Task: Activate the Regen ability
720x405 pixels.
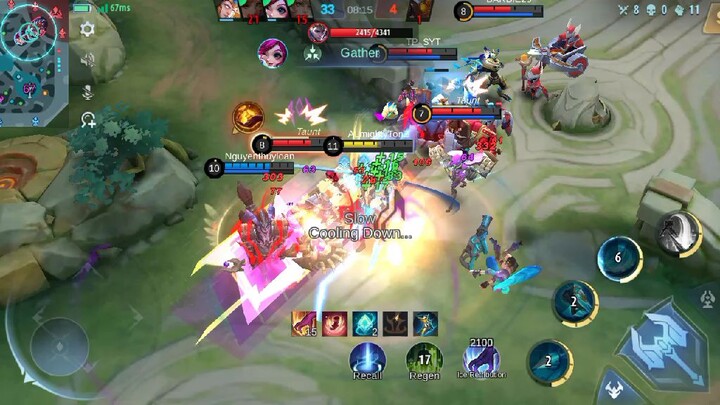Action: pyautogui.click(x=423, y=358)
